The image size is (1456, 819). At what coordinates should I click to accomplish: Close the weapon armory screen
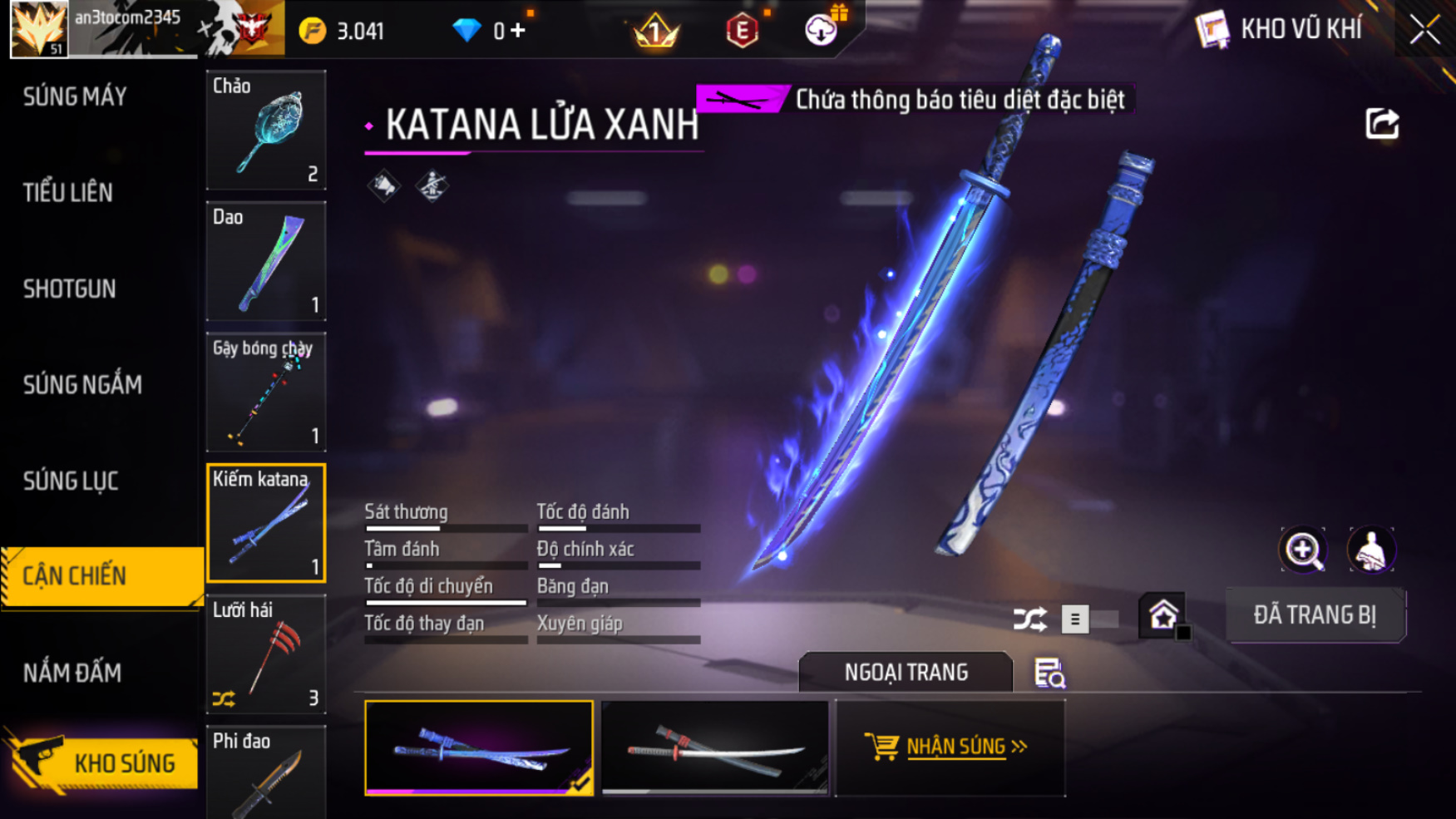click(1424, 31)
